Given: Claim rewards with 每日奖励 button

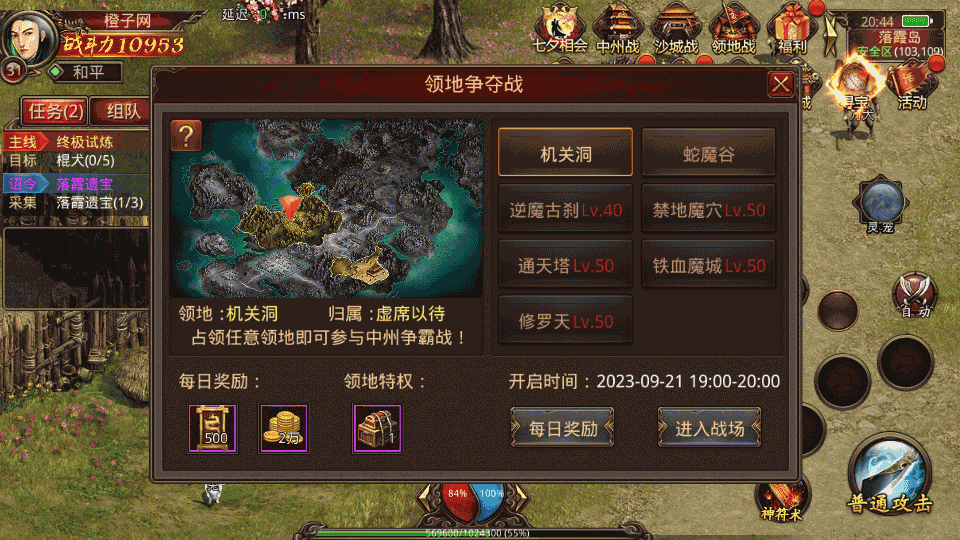Looking at the screenshot, I should [562, 428].
